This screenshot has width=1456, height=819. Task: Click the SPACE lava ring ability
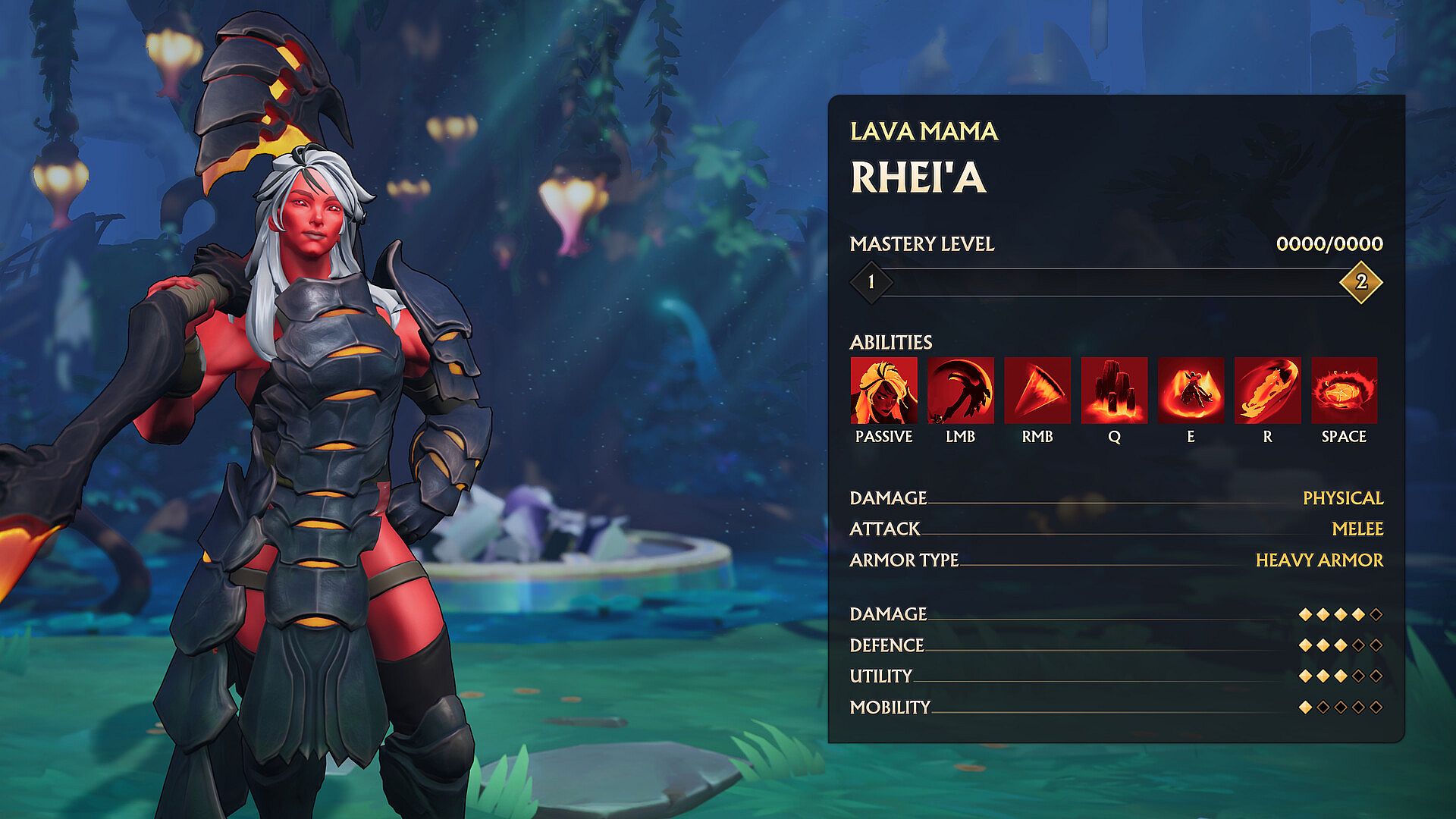(x=1344, y=391)
